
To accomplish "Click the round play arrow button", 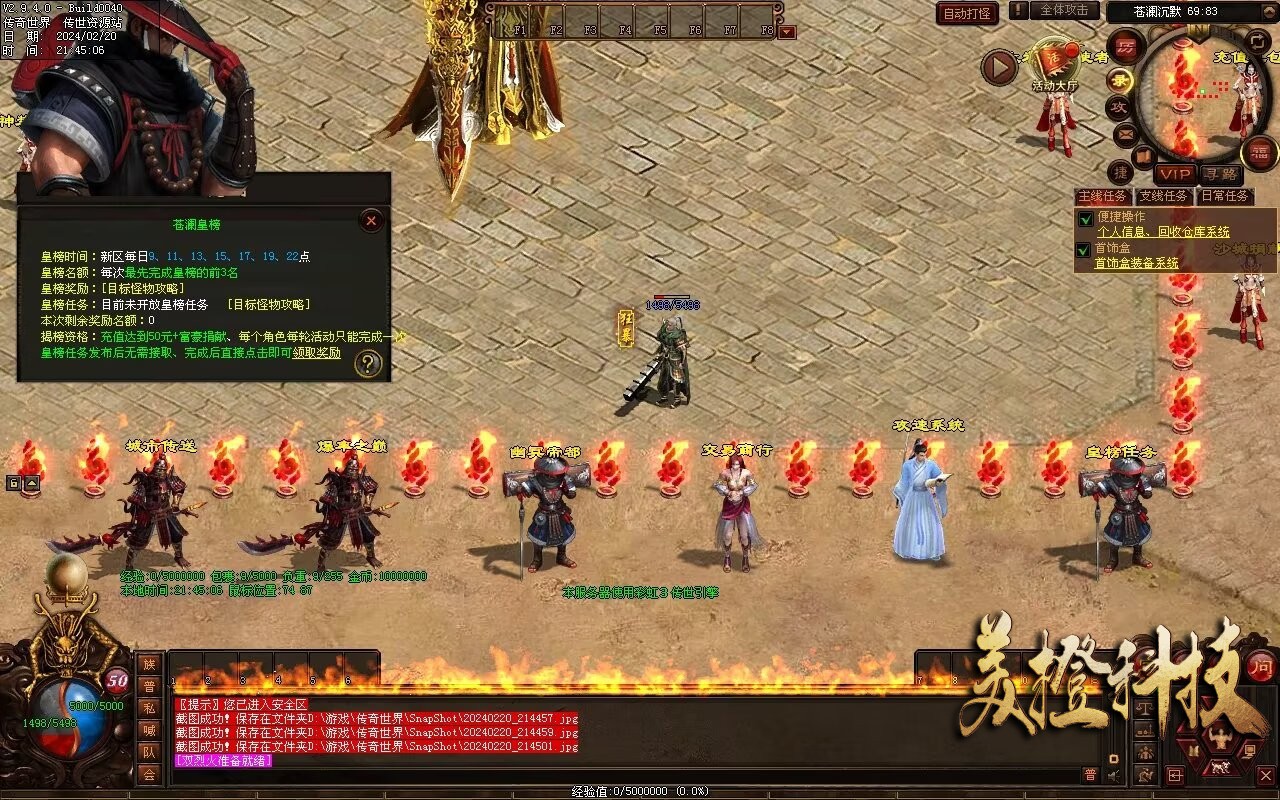I will [998, 67].
